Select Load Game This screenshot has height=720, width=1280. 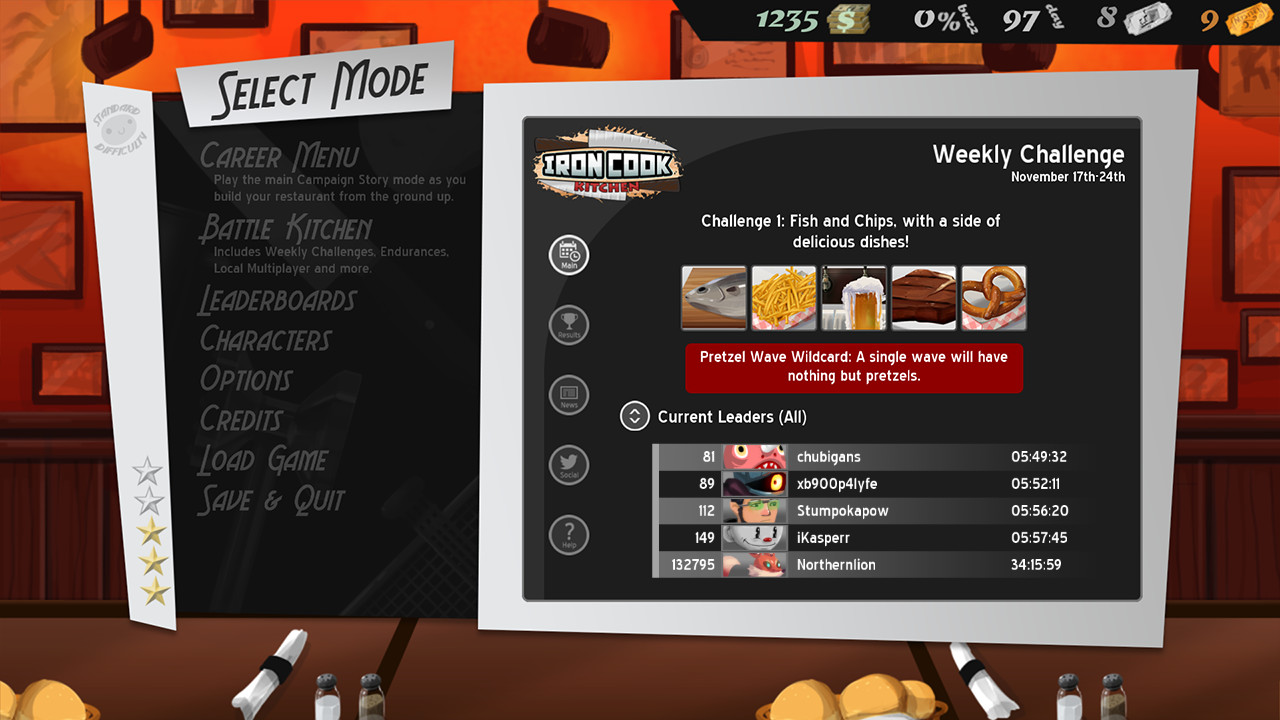[263, 459]
